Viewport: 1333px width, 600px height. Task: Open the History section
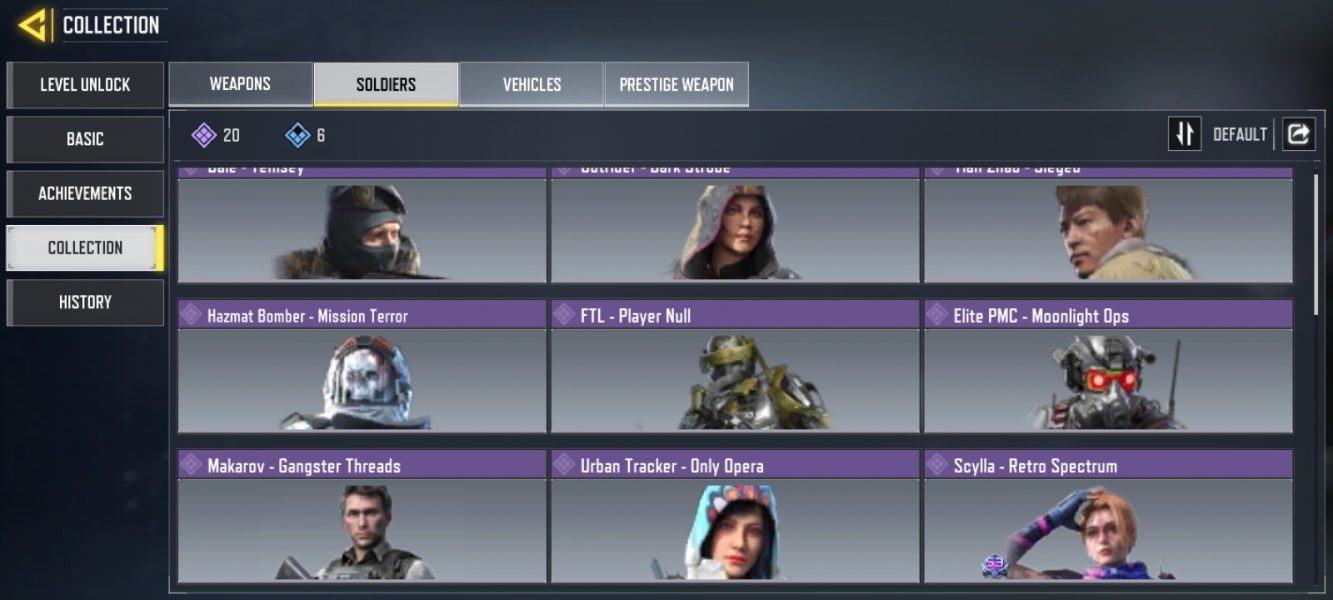click(85, 302)
